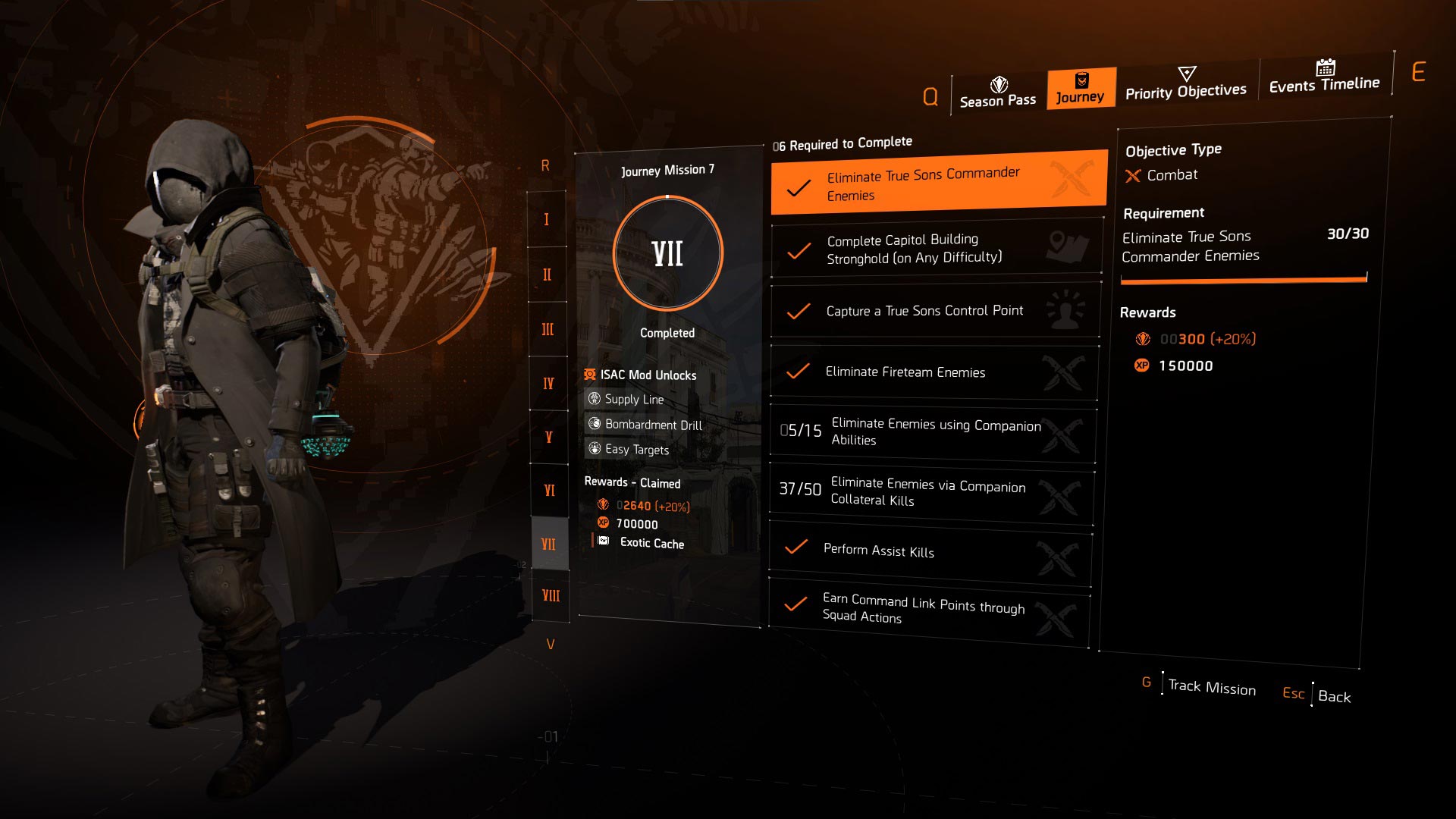Toggle the checkmark on Eliminate Fireteam Enemies
1456x819 pixels.
pos(797,372)
